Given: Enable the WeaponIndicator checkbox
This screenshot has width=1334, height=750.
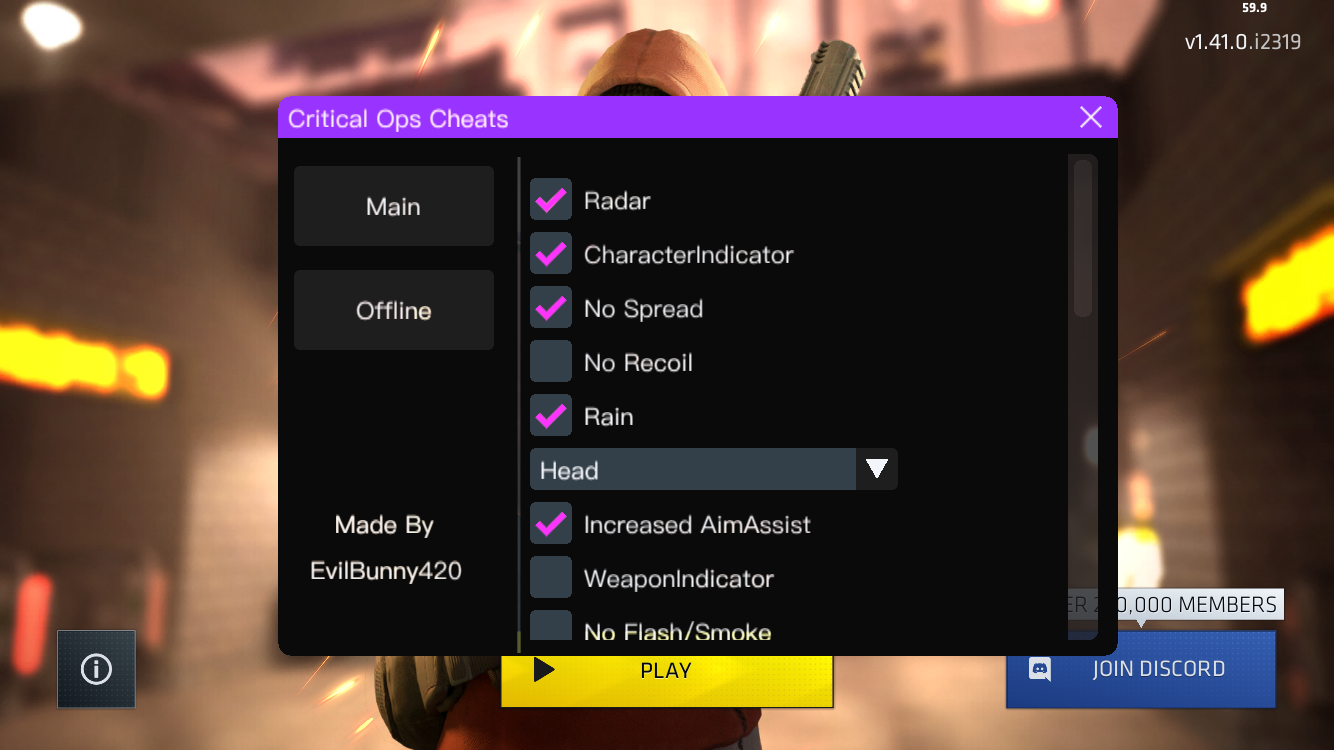Looking at the screenshot, I should pos(550,577).
